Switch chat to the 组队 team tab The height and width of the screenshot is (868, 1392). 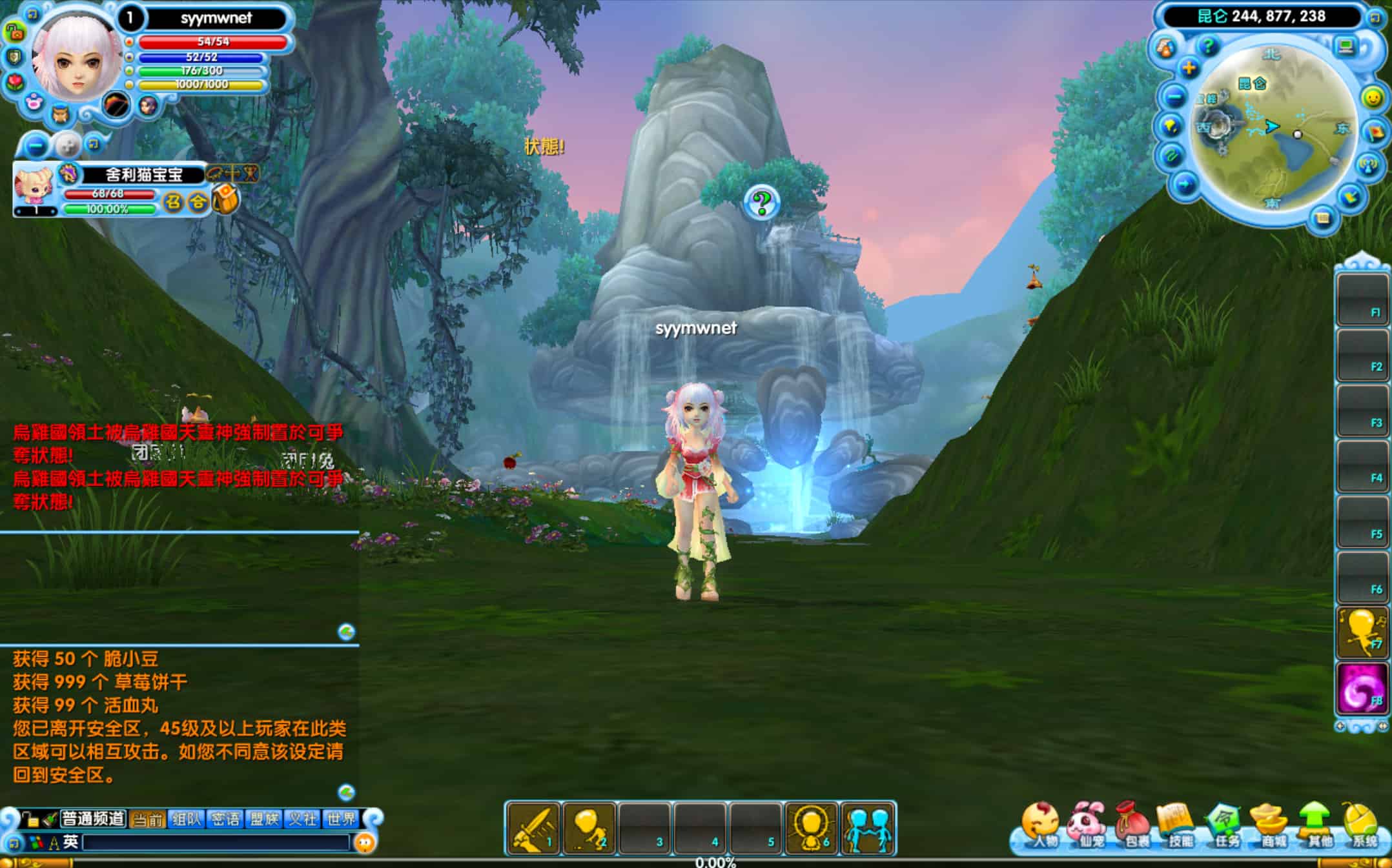(x=187, y=819)
